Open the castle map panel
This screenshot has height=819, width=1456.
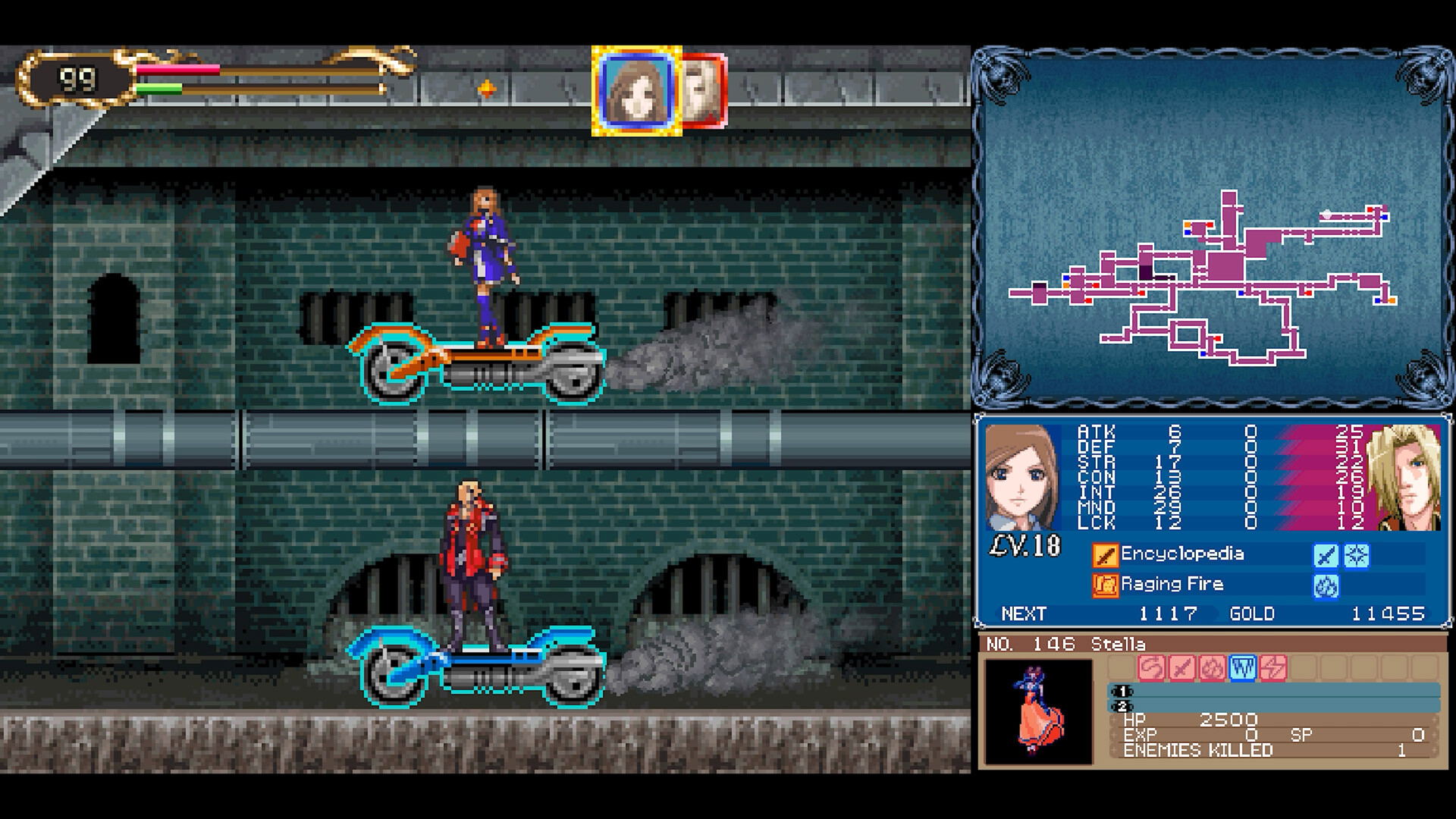click(1213, 227)
